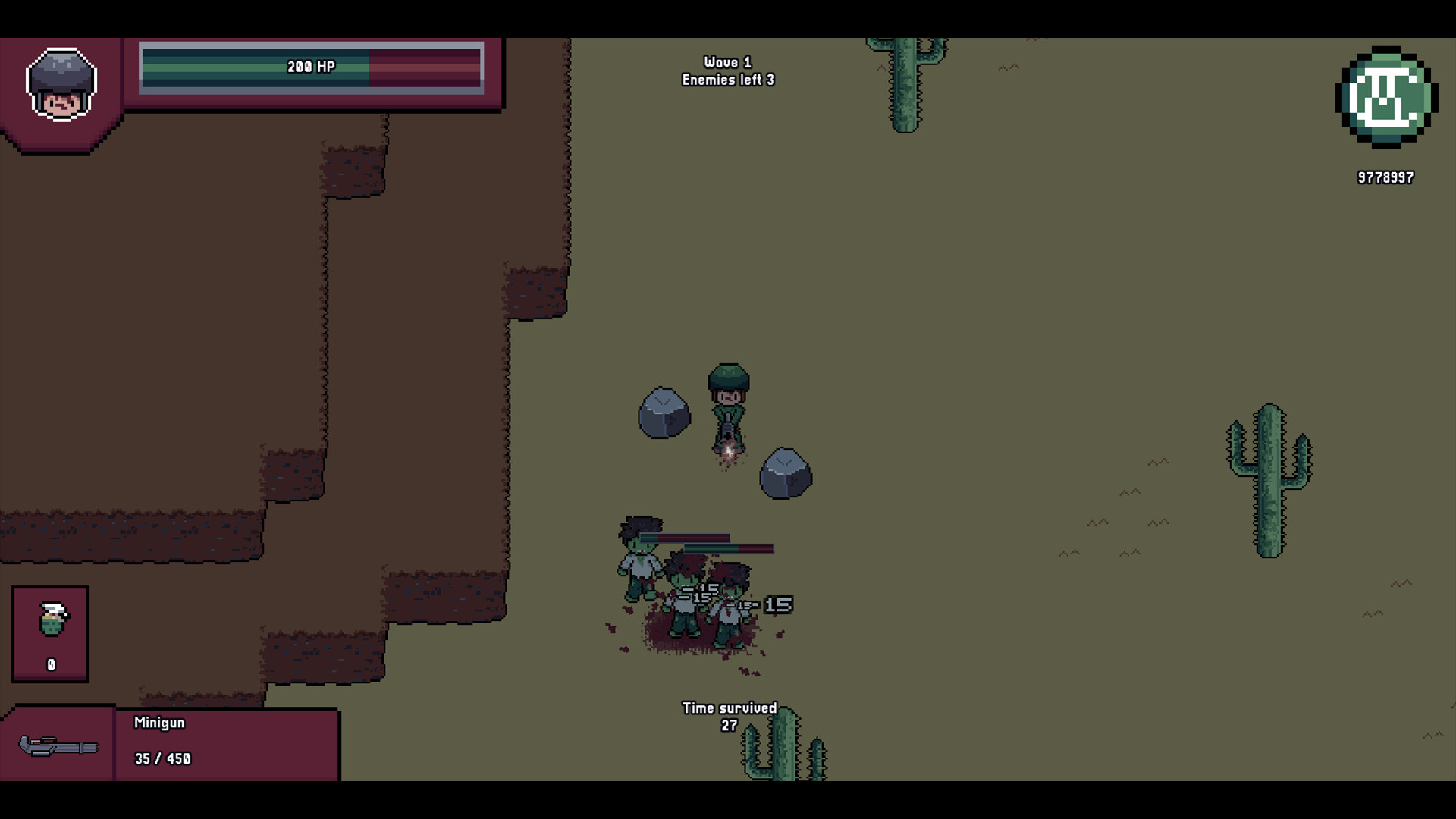
Task: Click the Enemies left 3 text
Action: (727, 78)
